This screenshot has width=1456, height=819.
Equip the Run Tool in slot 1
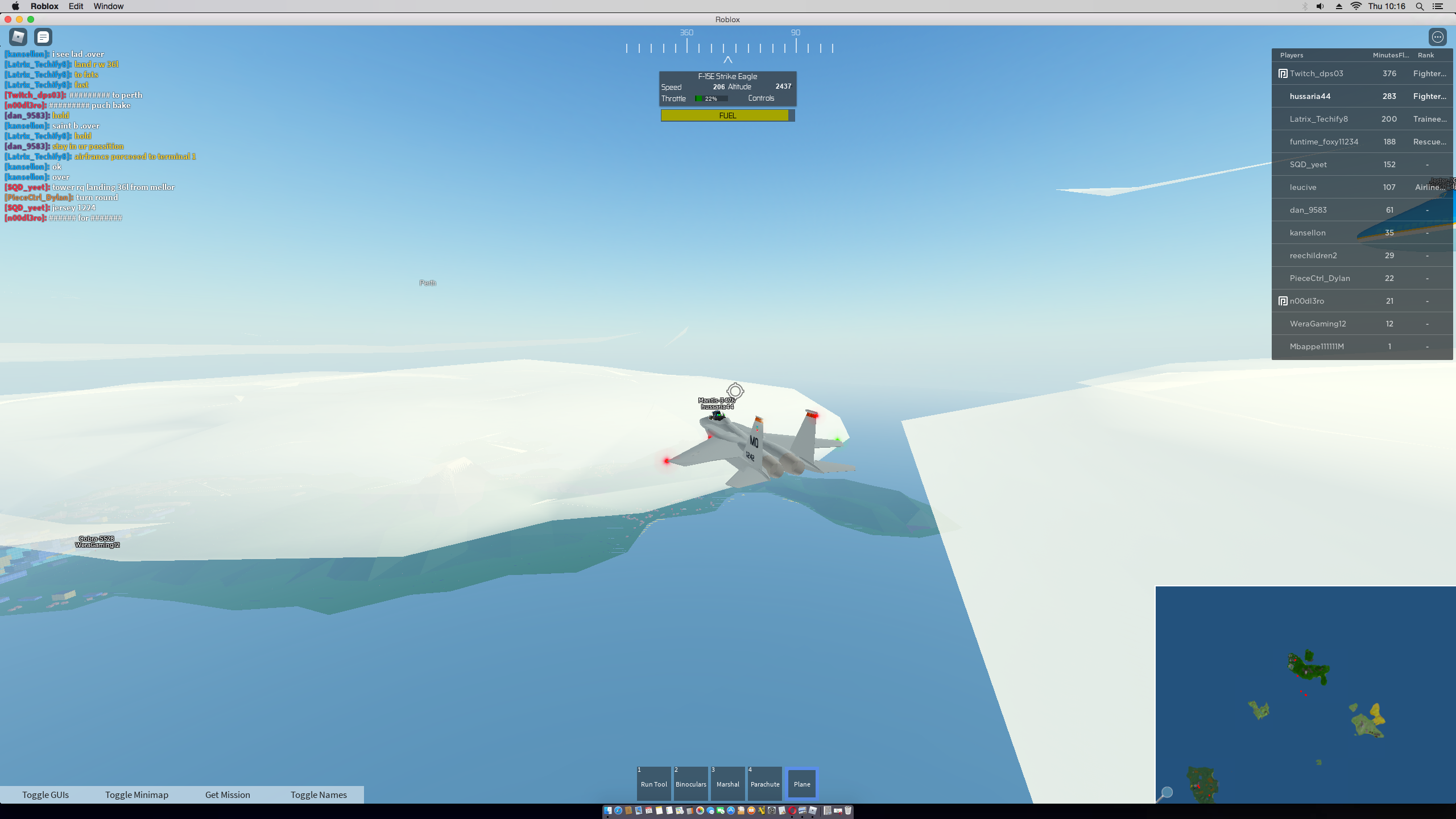click(x=653, y=783)
